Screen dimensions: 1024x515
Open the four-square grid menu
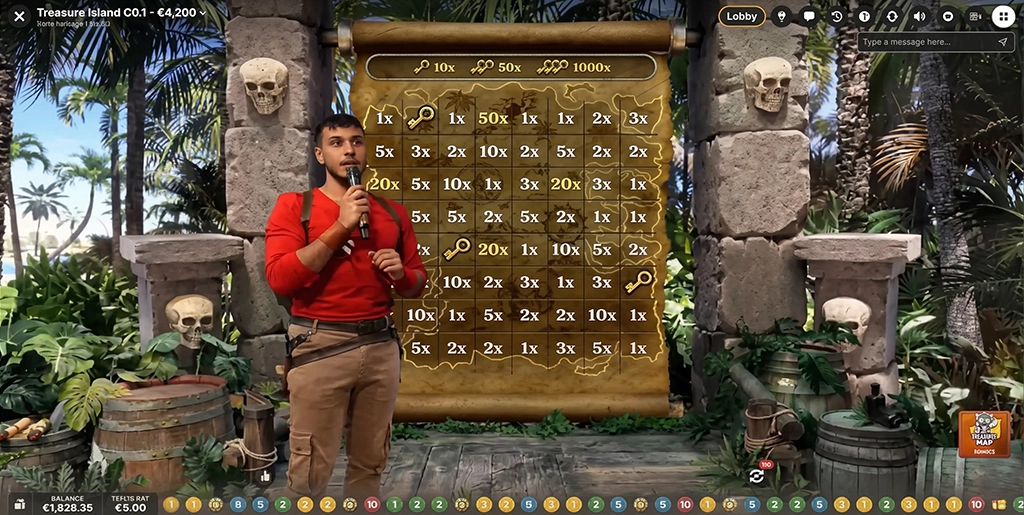click(x=1003, y=16)
